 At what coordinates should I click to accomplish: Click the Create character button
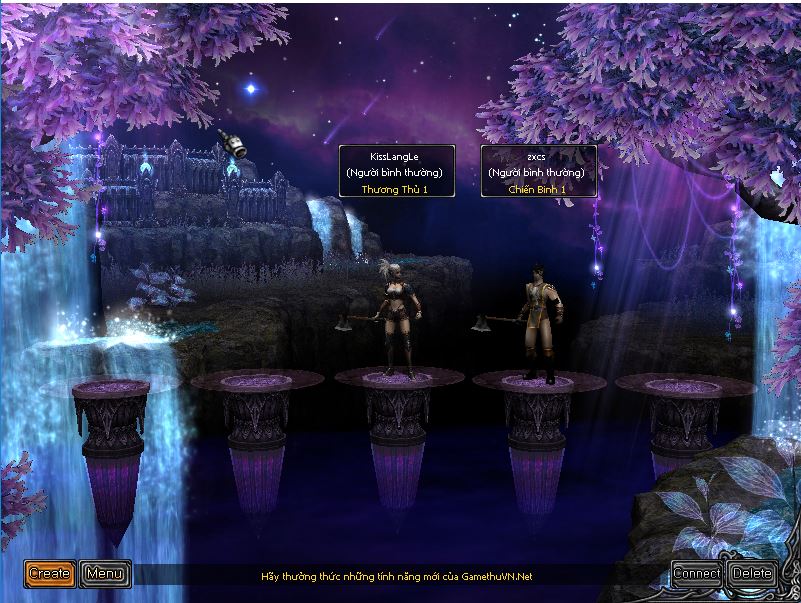click(49, 573)
